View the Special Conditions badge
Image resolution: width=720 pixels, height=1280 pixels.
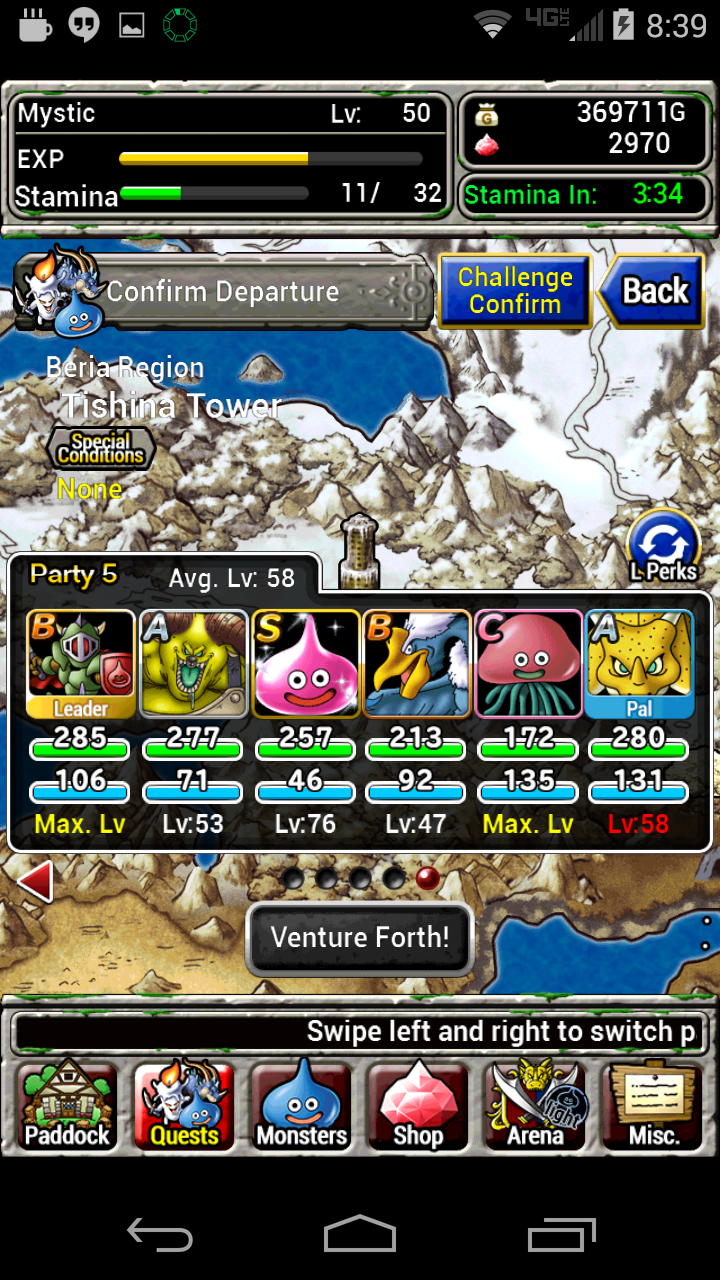[100, 448]
